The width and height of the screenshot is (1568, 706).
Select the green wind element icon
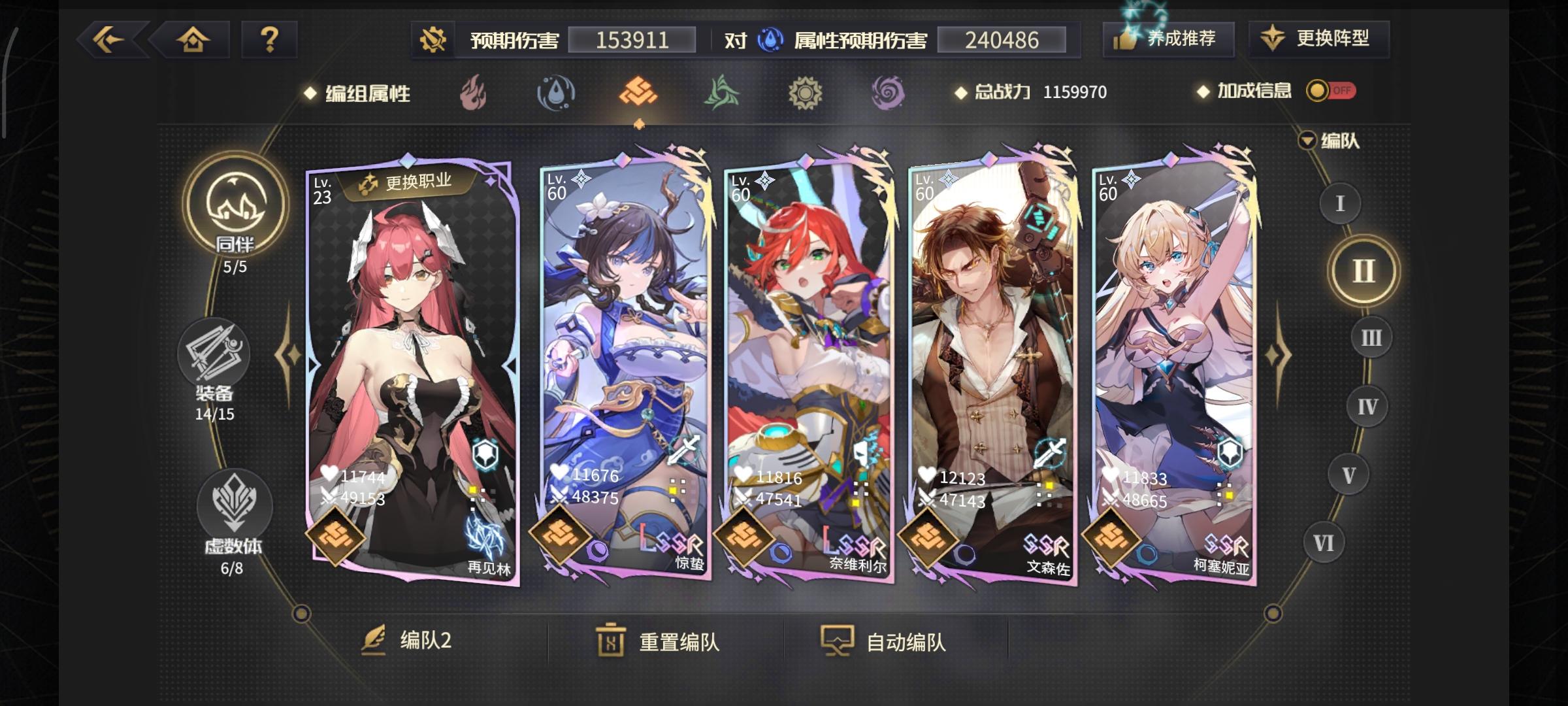coord(723,93)
